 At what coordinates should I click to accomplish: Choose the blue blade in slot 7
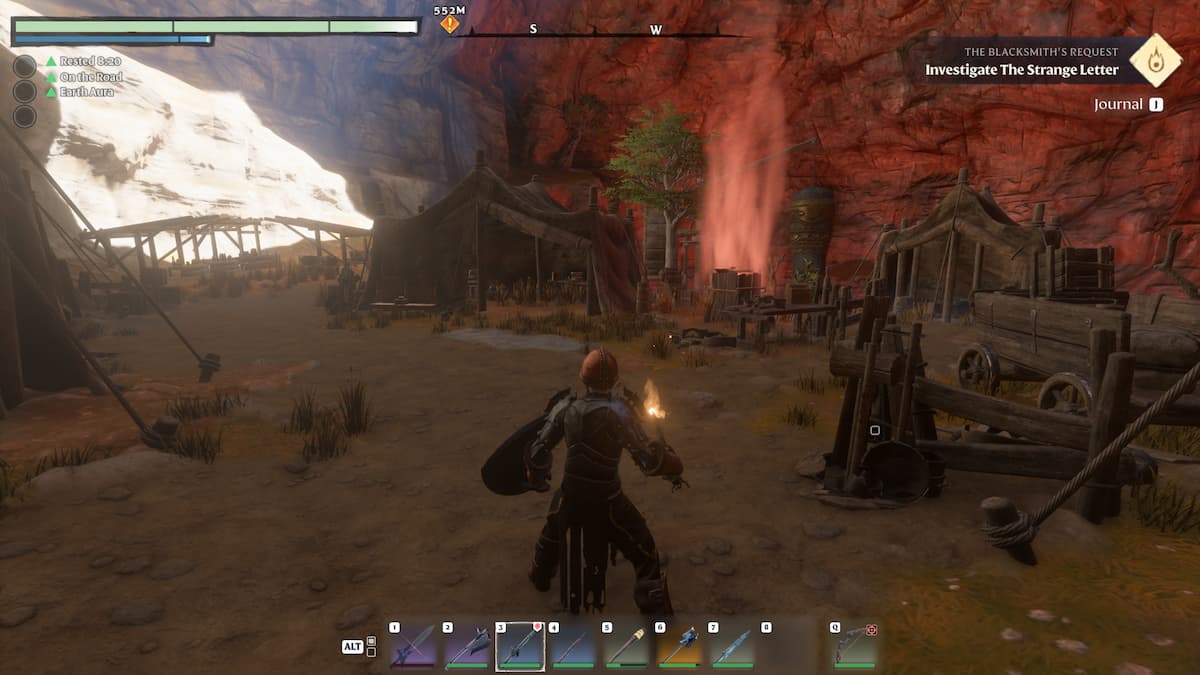(733, 646)
